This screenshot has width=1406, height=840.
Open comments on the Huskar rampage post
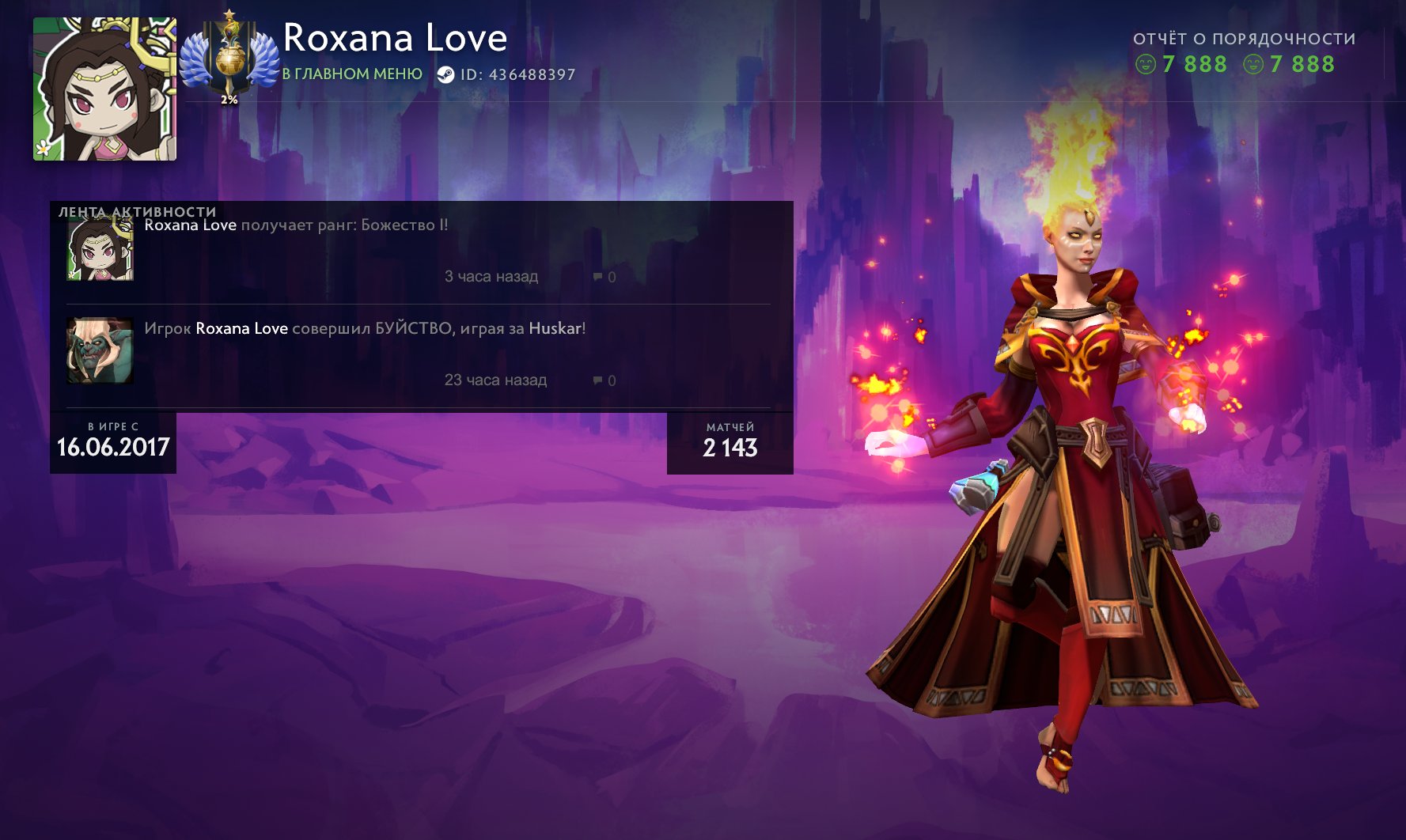click(604, 380)
